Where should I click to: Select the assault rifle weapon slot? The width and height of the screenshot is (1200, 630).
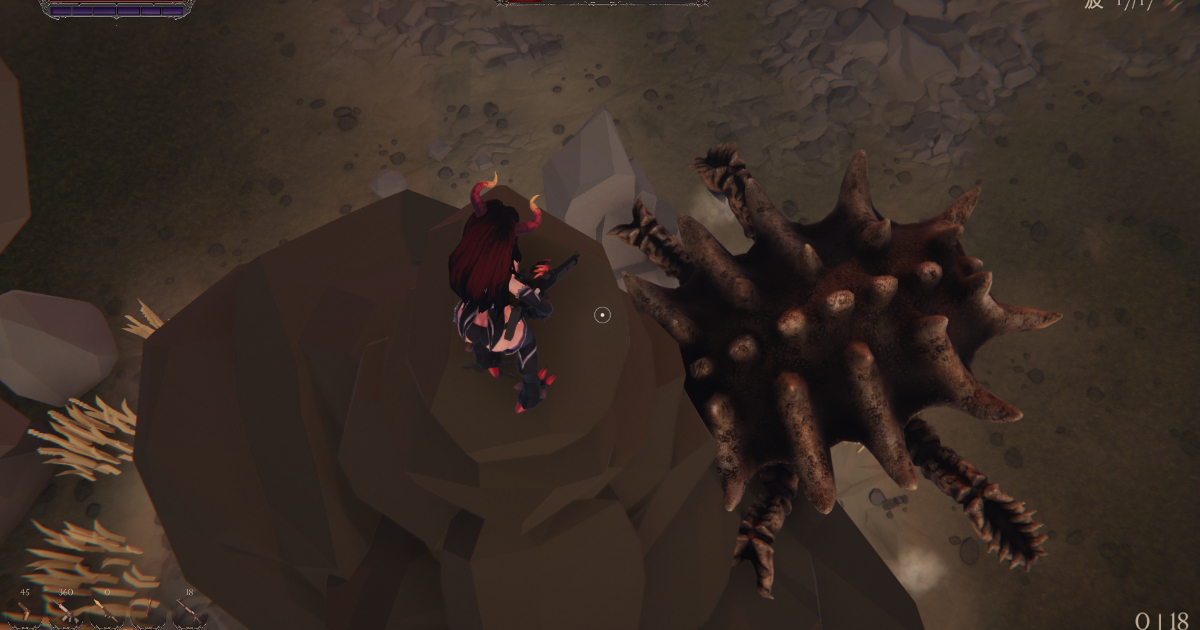[66, 613]
